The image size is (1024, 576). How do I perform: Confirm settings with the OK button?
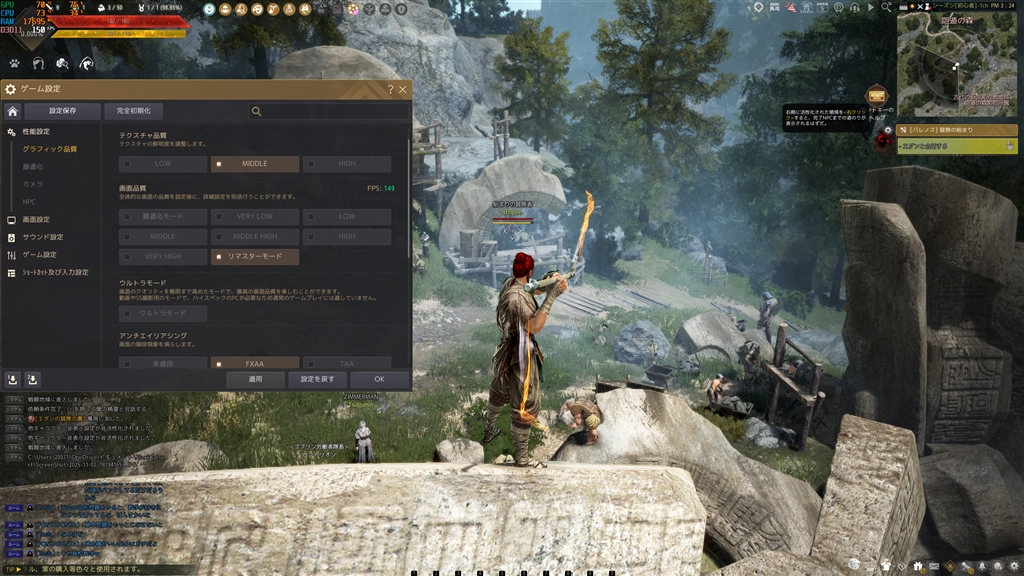379,380
